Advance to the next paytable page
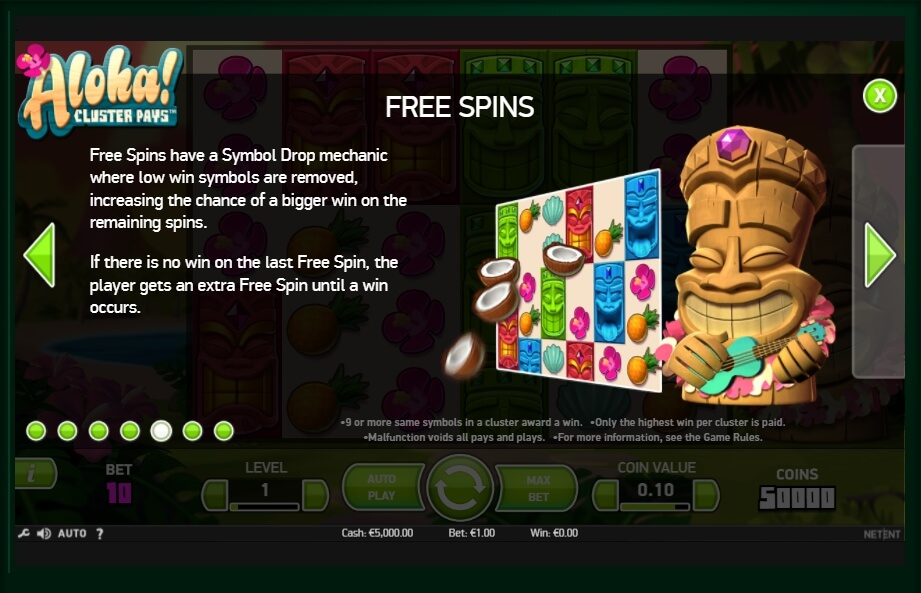 coord(880,255)
